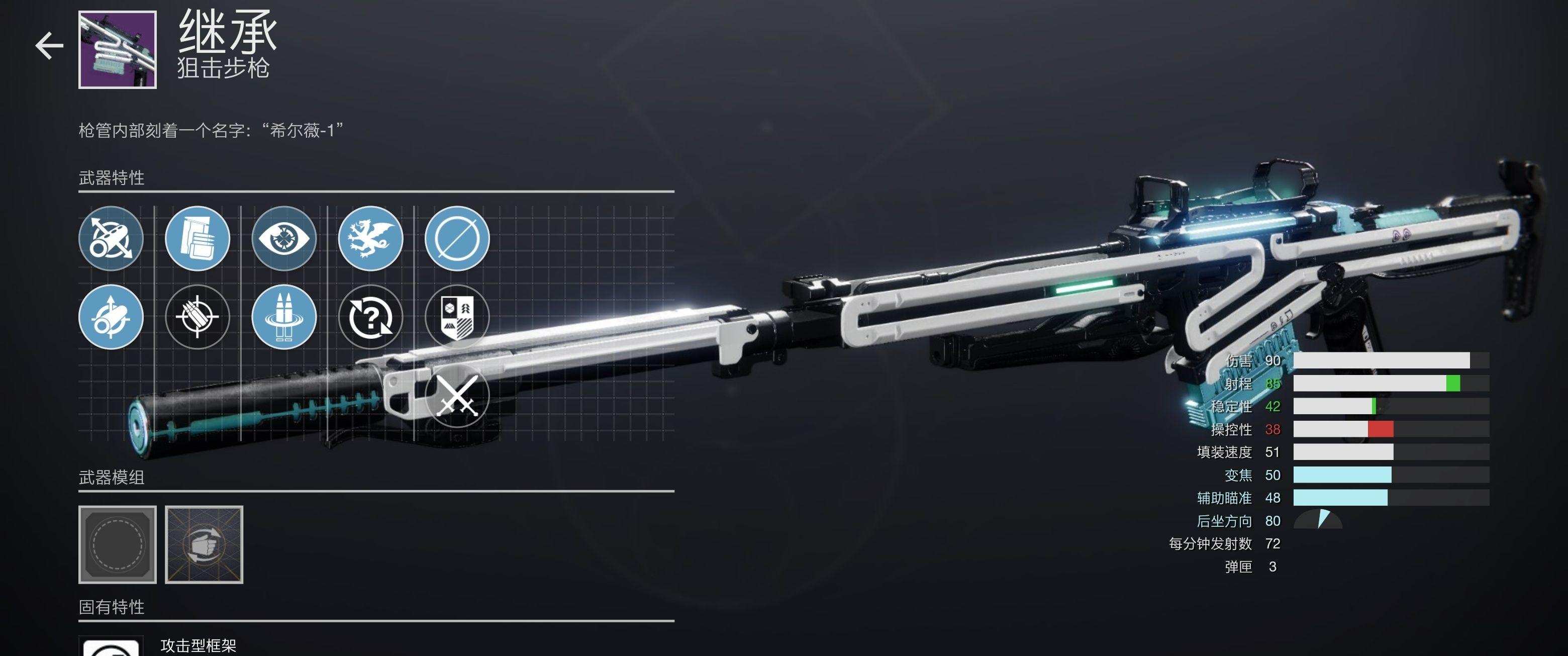Select the fist with arrows mod

tap(204, 544)
